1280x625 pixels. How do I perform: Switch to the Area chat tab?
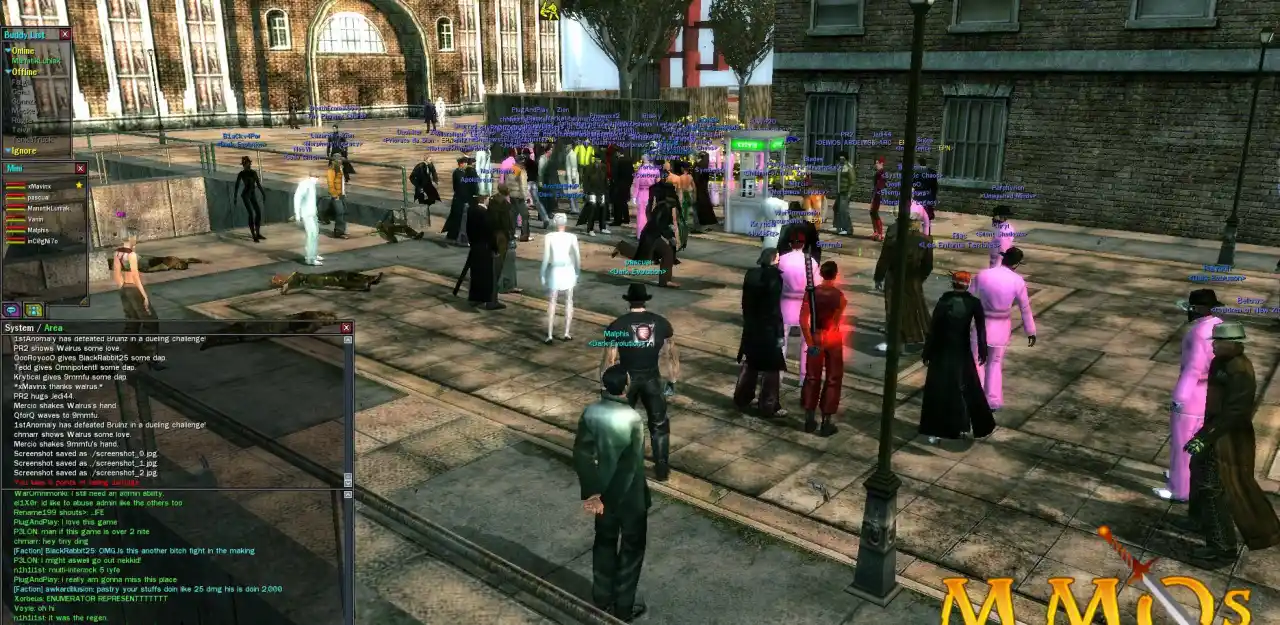pyautogui.click(x=53, y=328)
